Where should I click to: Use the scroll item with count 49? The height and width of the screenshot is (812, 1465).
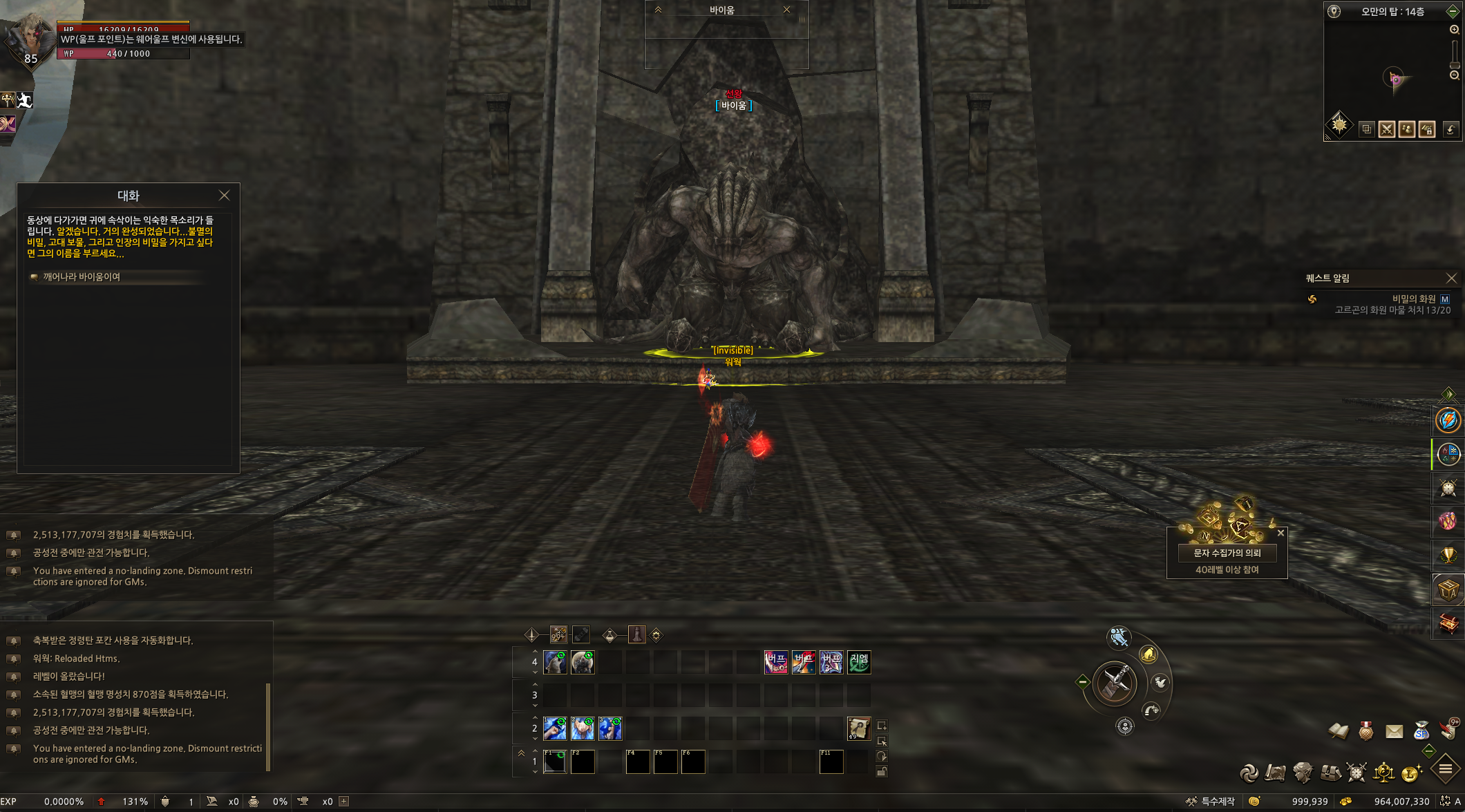[x=859, y=728]
